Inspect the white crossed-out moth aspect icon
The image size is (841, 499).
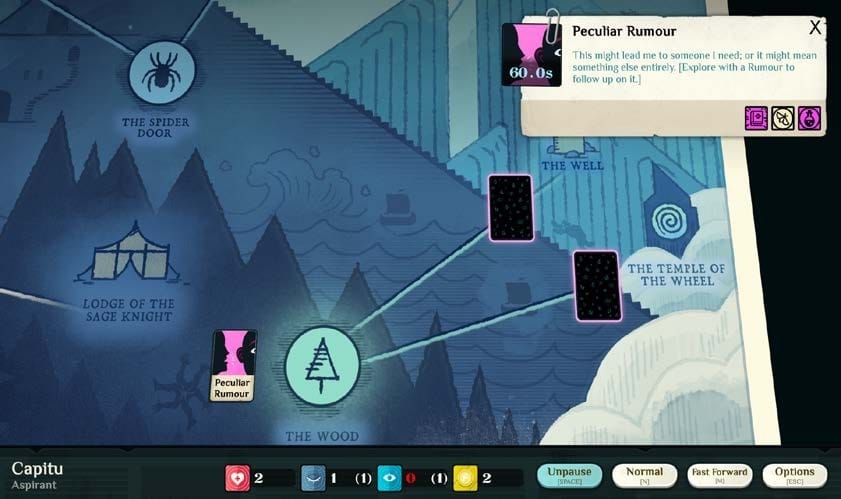point(783,120)
